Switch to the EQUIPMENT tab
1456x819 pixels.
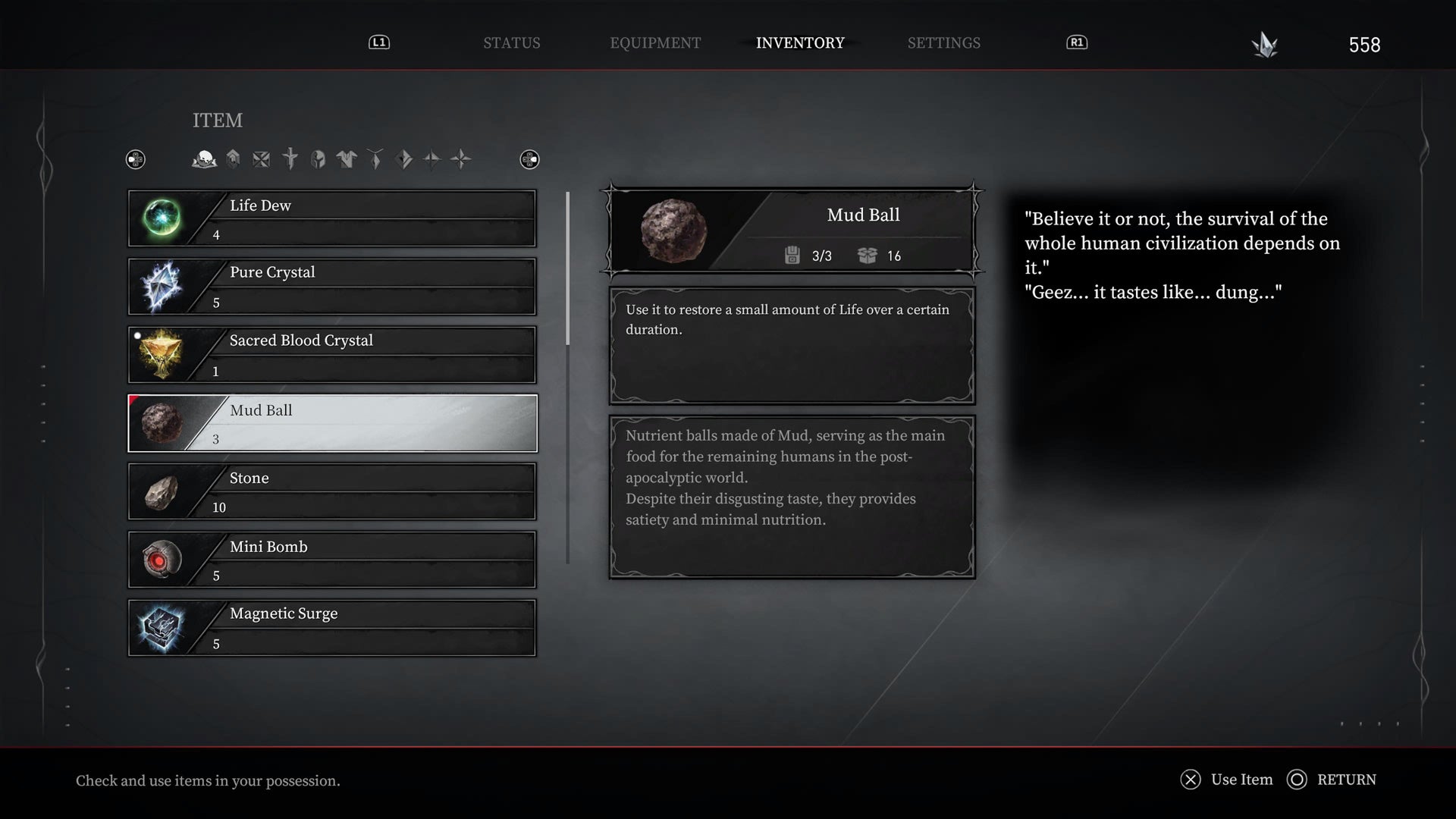point(655,42)
